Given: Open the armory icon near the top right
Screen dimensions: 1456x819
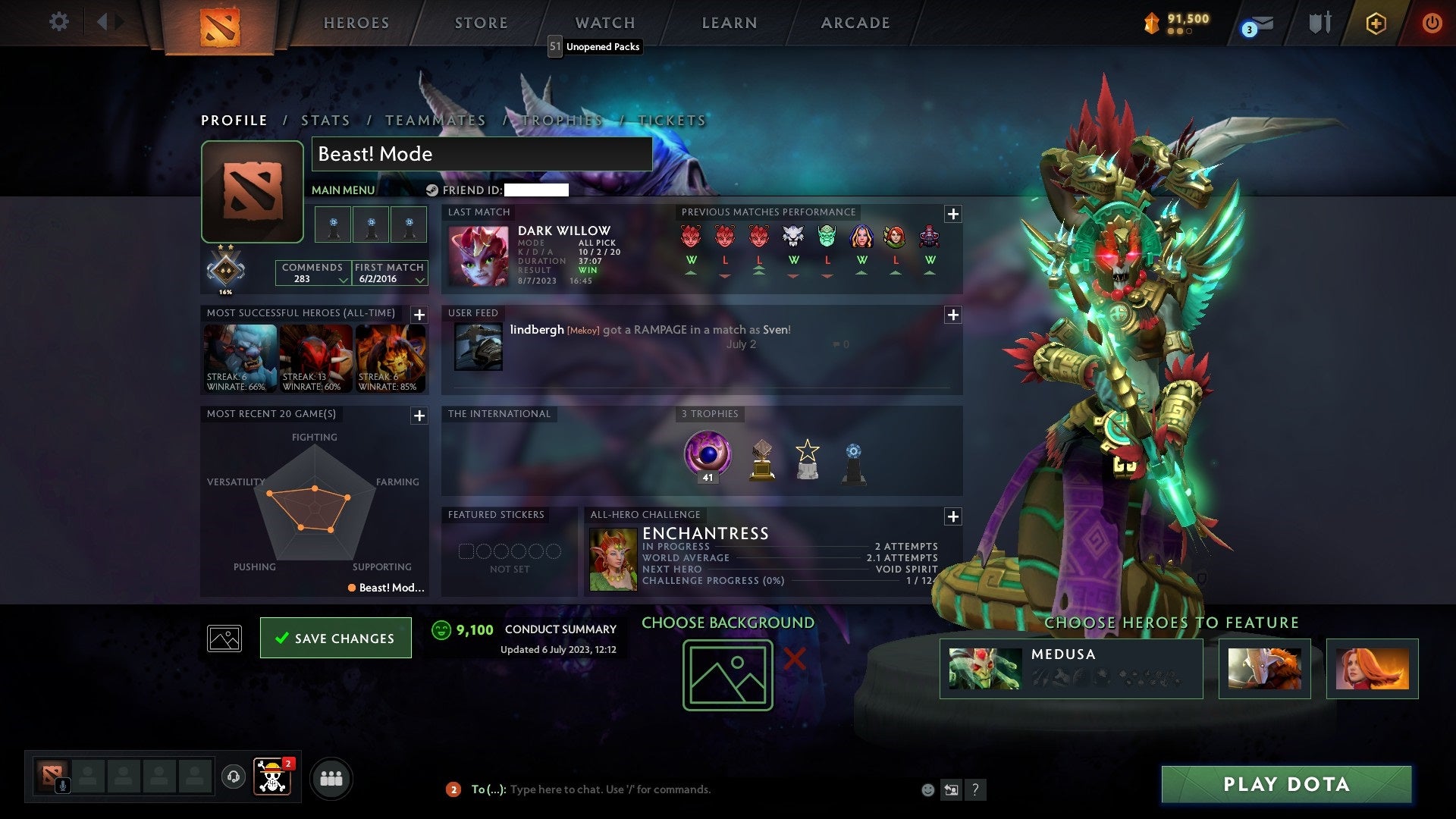Looking at the screenshot, I should 1319,23.
